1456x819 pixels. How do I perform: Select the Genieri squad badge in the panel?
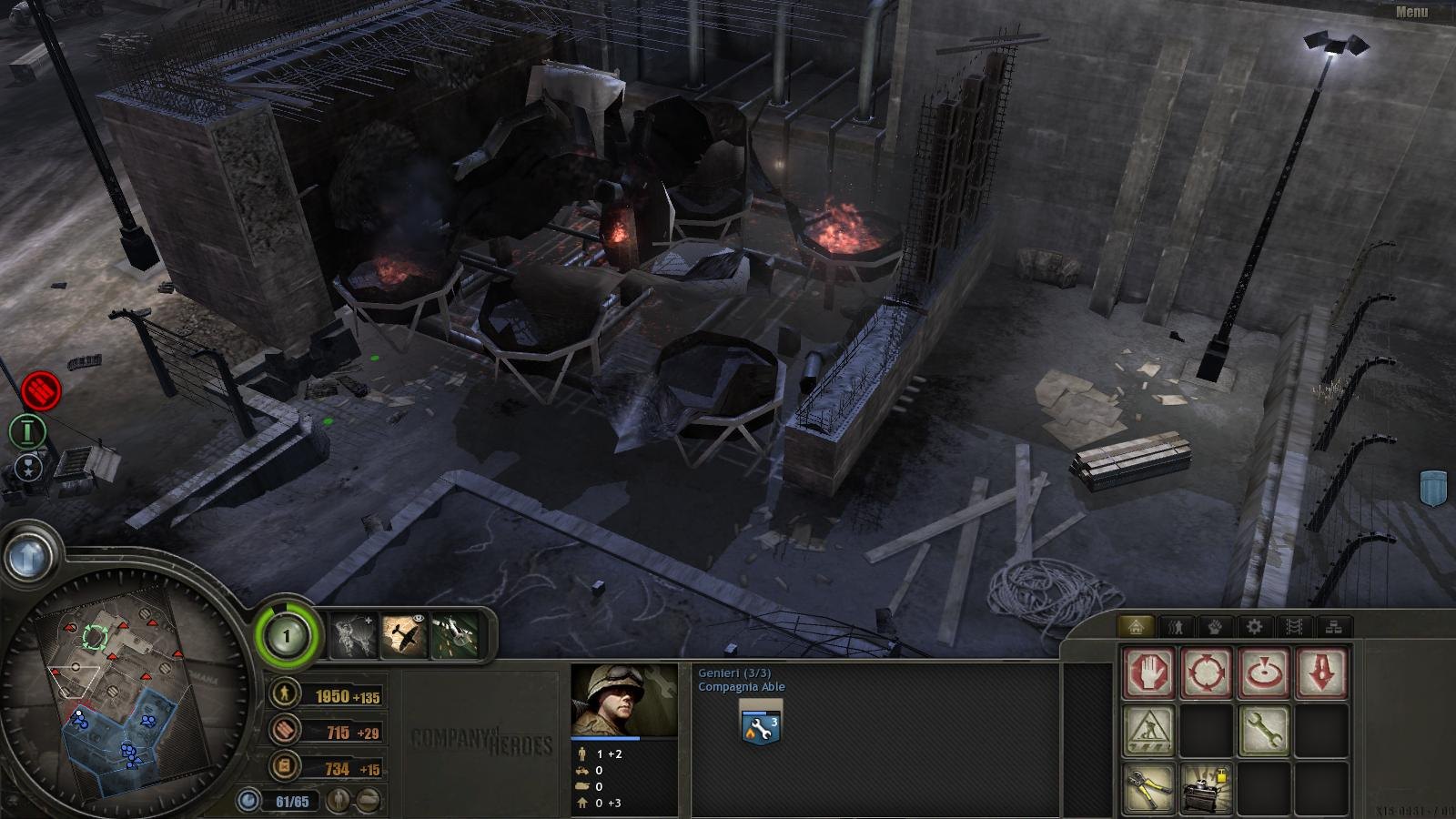point(762,724)
